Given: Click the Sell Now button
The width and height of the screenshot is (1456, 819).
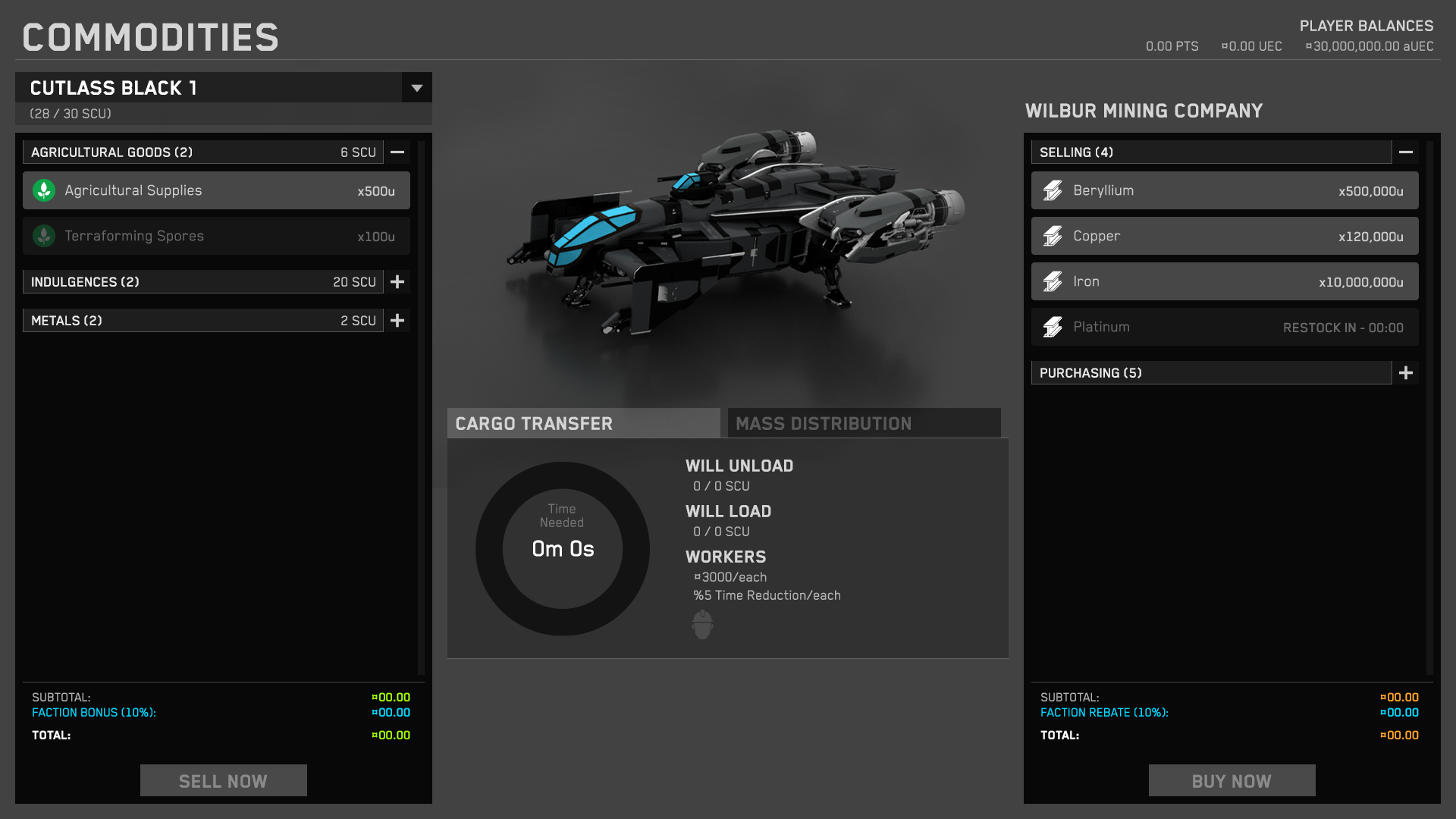Looking at the screenshot, I should pos(223,780).
